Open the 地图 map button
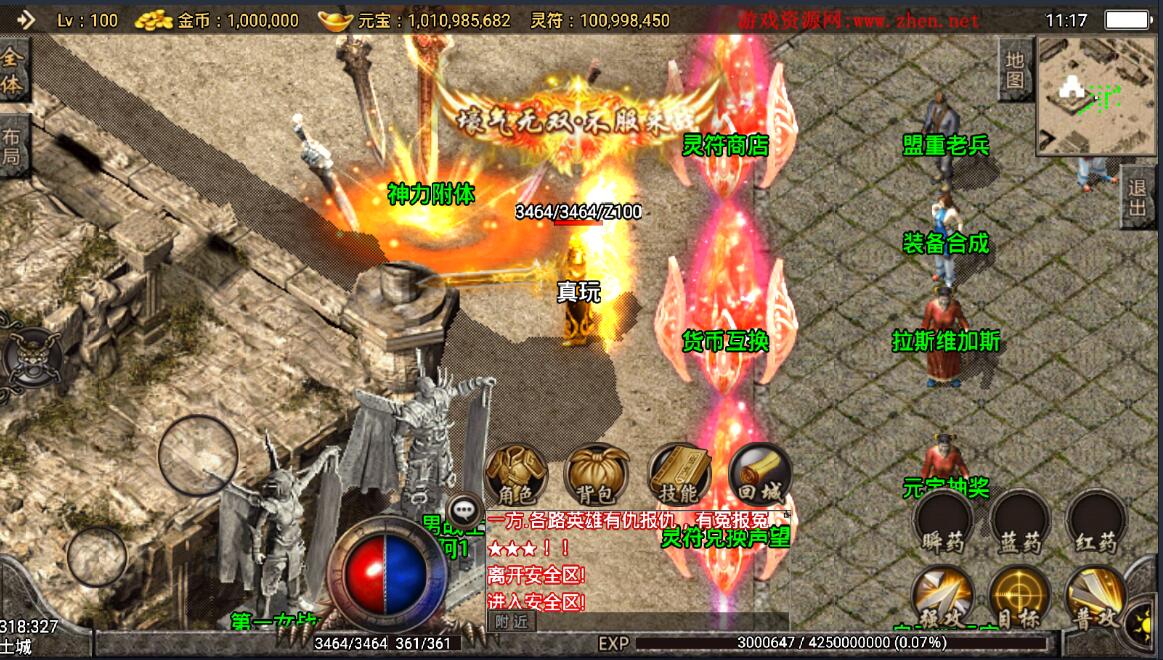1163x660 pixels. point(1015,70)
